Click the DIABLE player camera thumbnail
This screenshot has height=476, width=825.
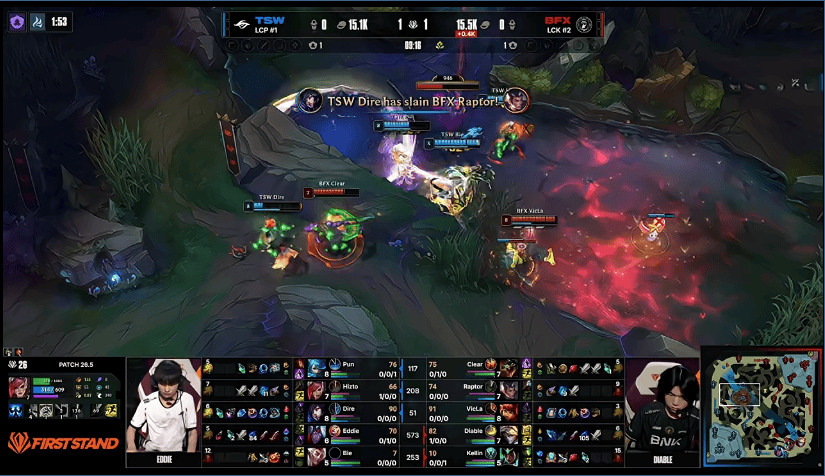(660, 408)
